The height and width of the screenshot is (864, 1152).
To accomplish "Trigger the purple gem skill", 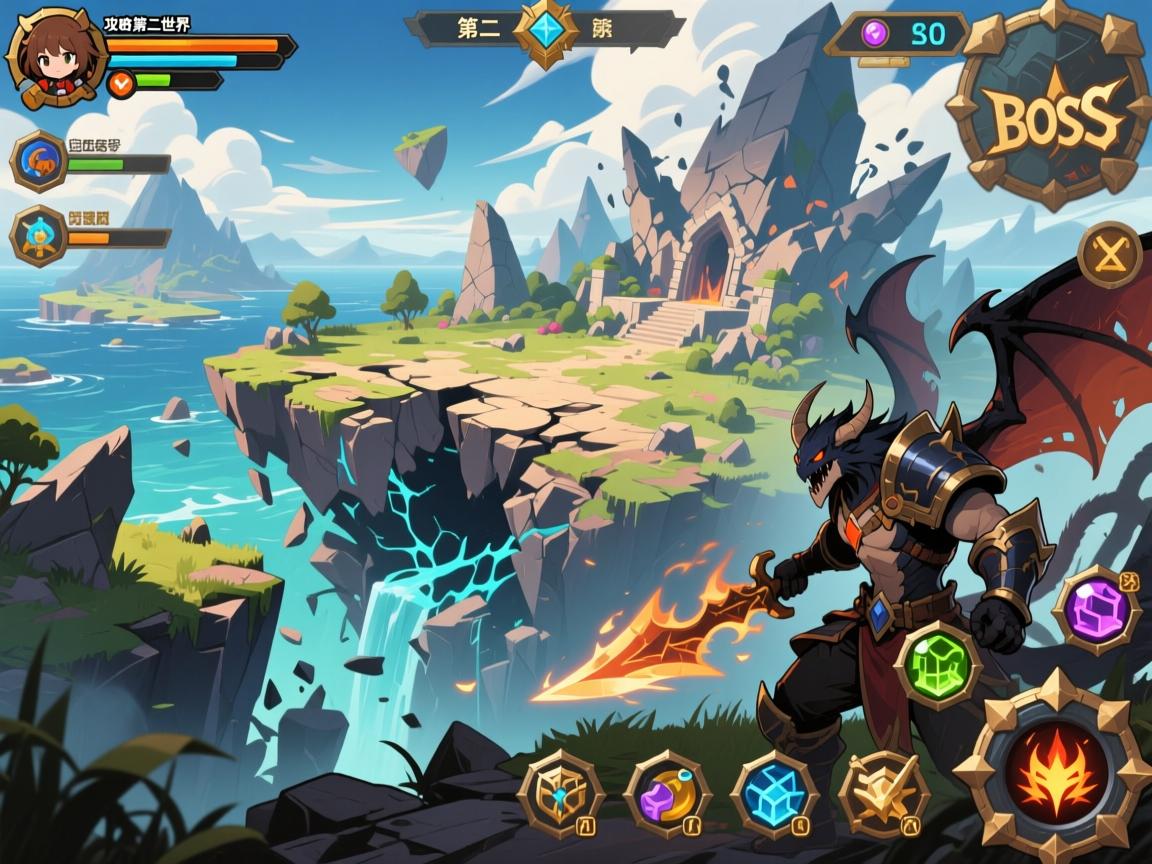I will 1096,609.
